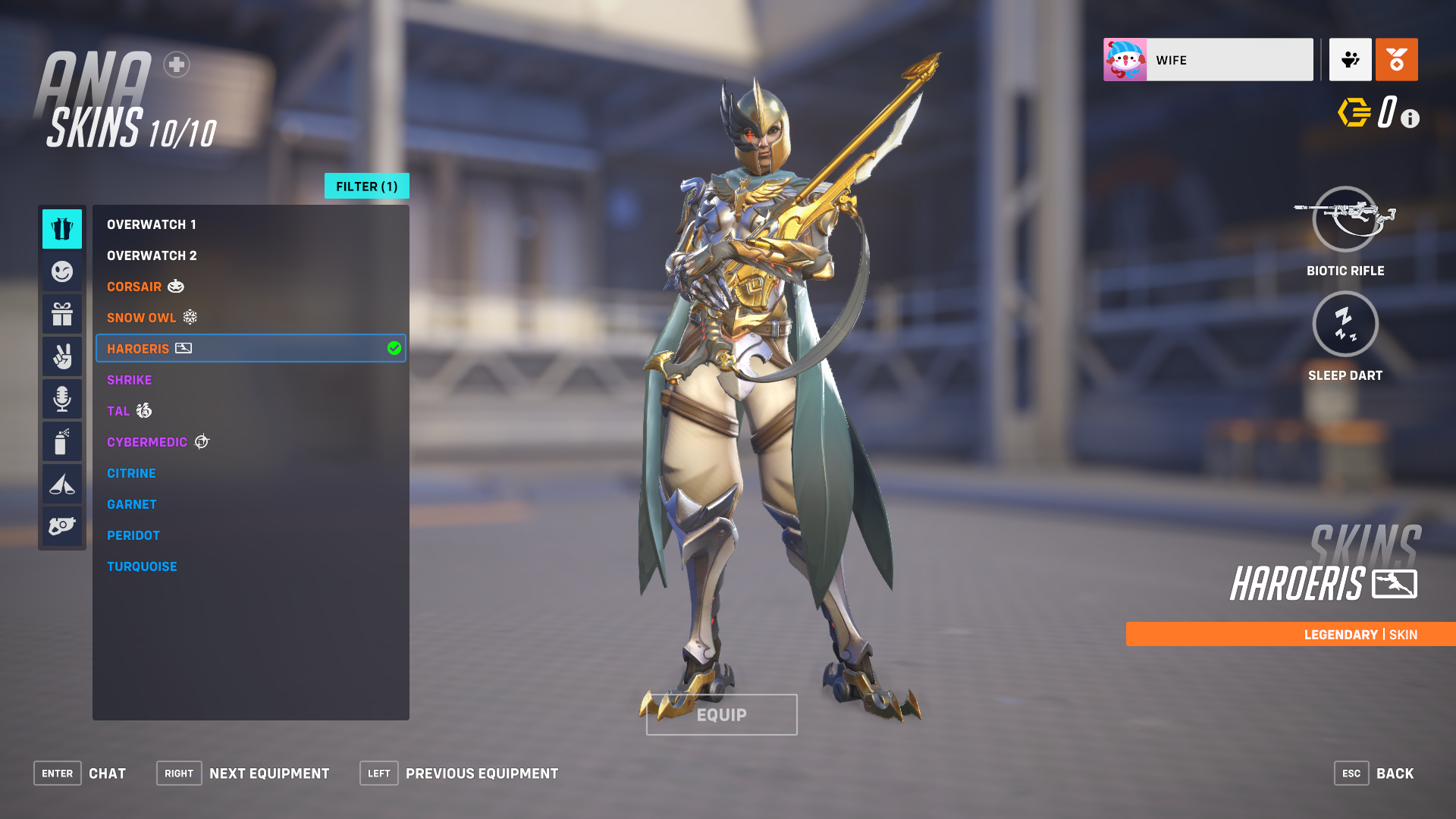The image size is (1456, 819).
Task: Choose the Snow Owl skin entry
Action: coord(142,317)
